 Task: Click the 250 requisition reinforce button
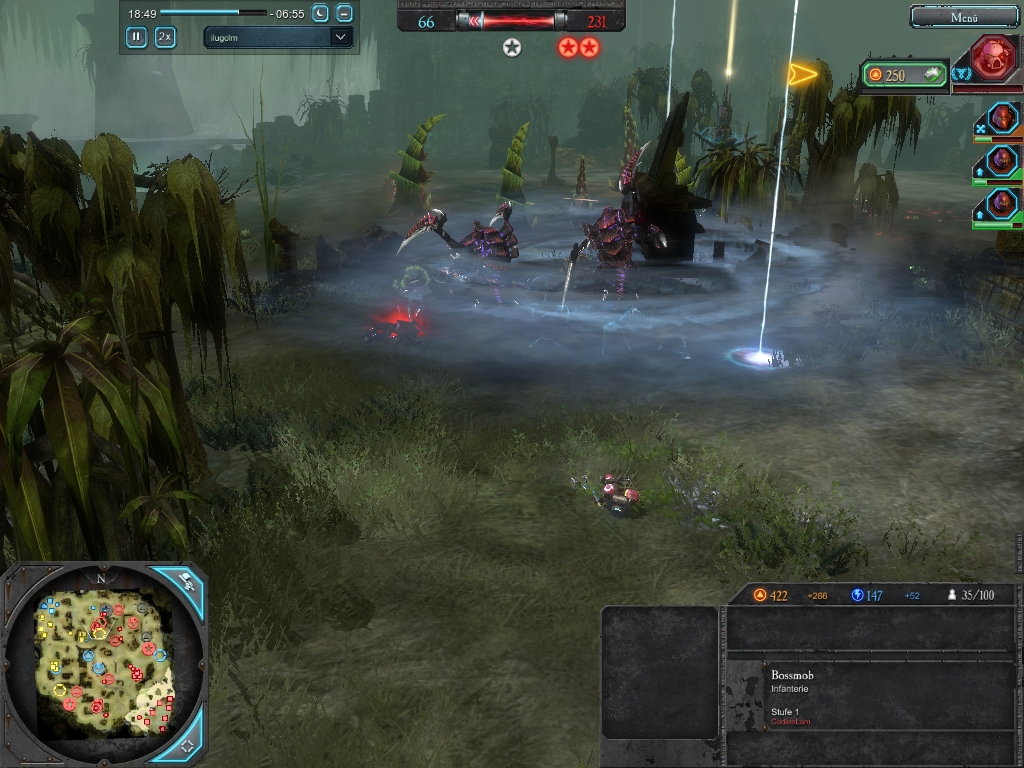(904, 75)
